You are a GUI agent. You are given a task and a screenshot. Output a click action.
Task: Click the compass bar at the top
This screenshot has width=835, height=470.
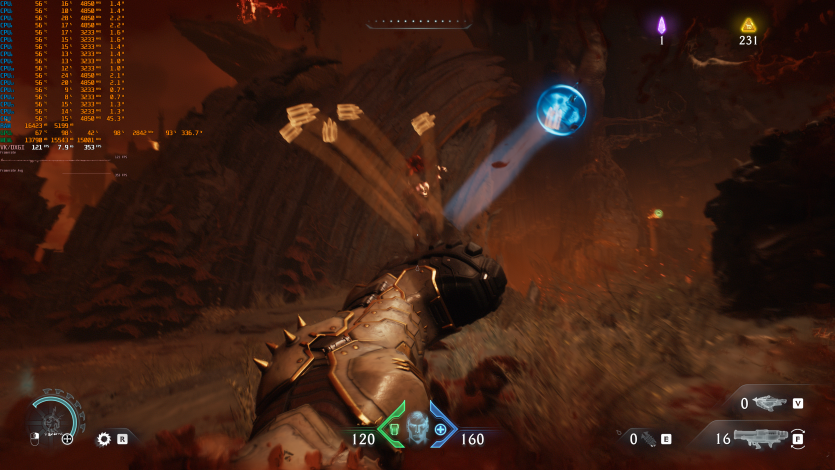(x=417, y=21)
